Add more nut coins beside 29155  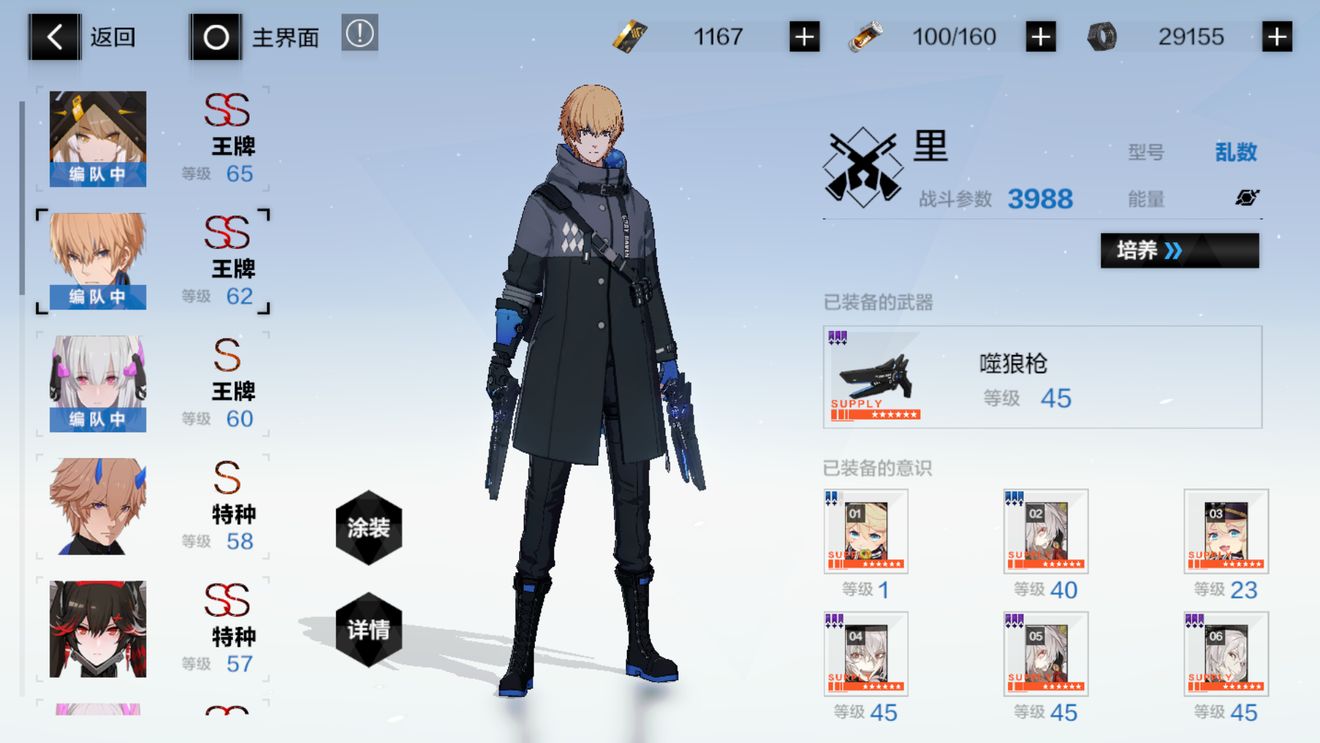1277,37
